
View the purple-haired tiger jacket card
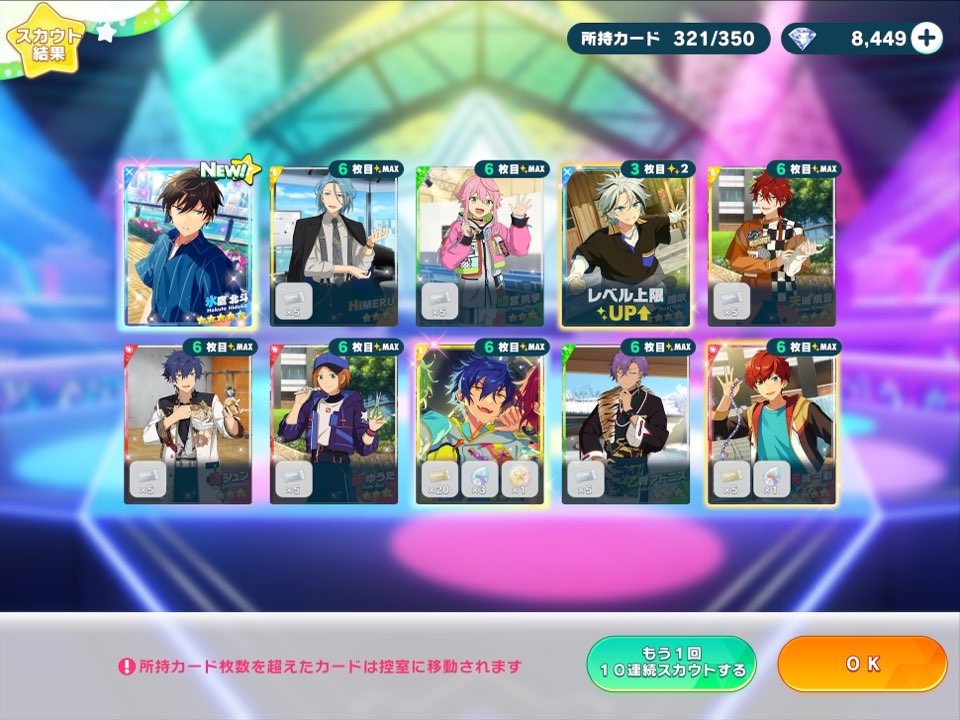tap(626, 423)
